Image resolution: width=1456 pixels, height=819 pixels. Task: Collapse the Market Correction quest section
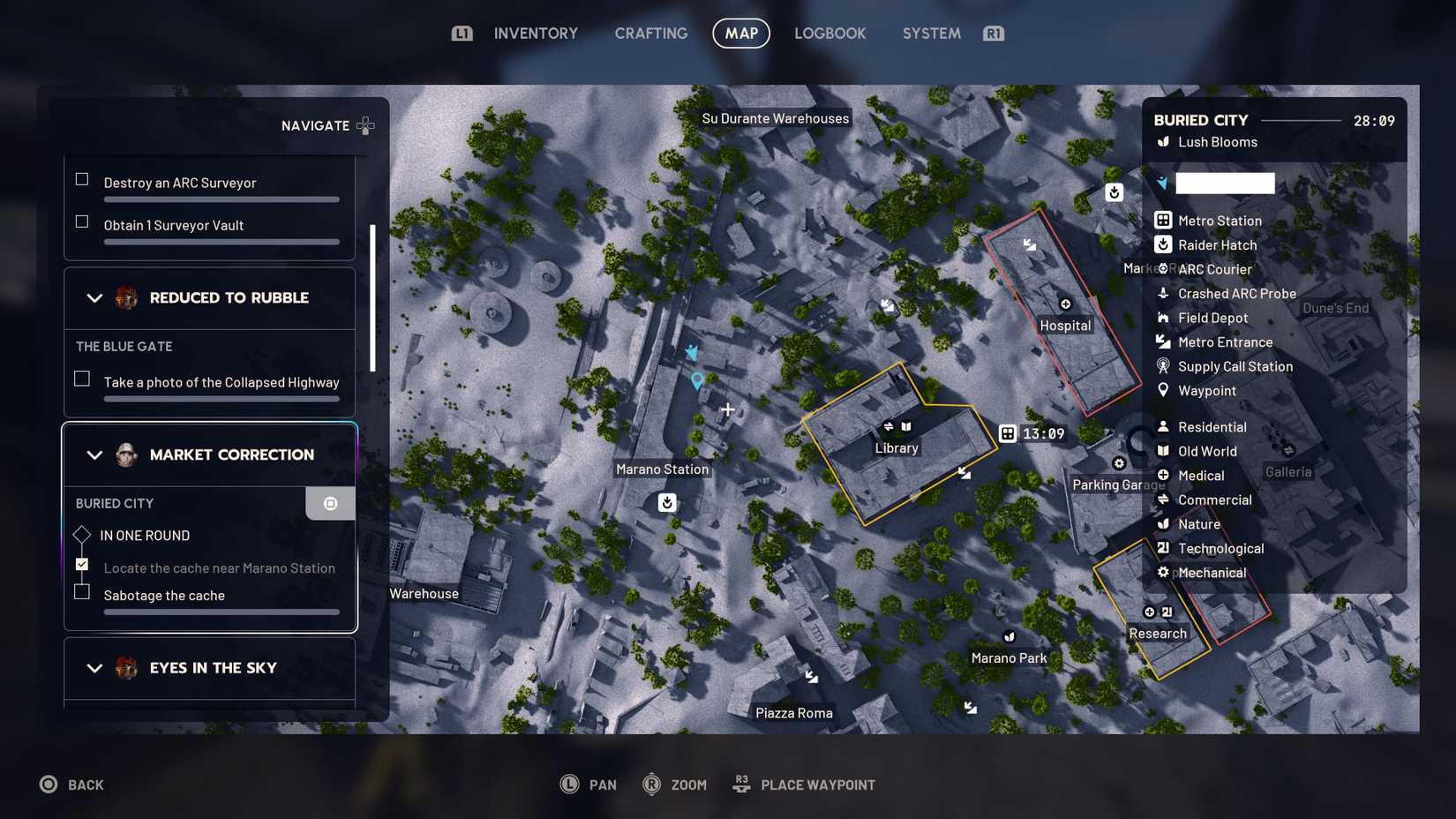95,455
